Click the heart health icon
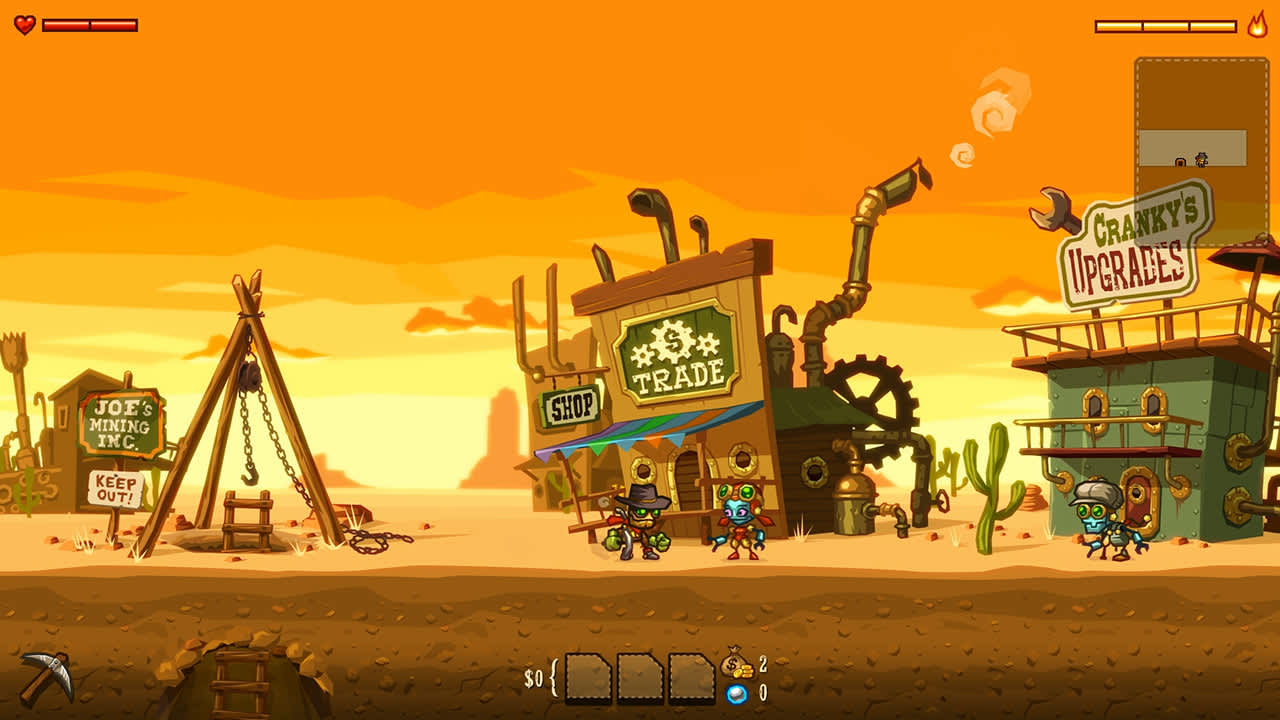The height and width of the screenshot is (720, 1280). point(23,24)
